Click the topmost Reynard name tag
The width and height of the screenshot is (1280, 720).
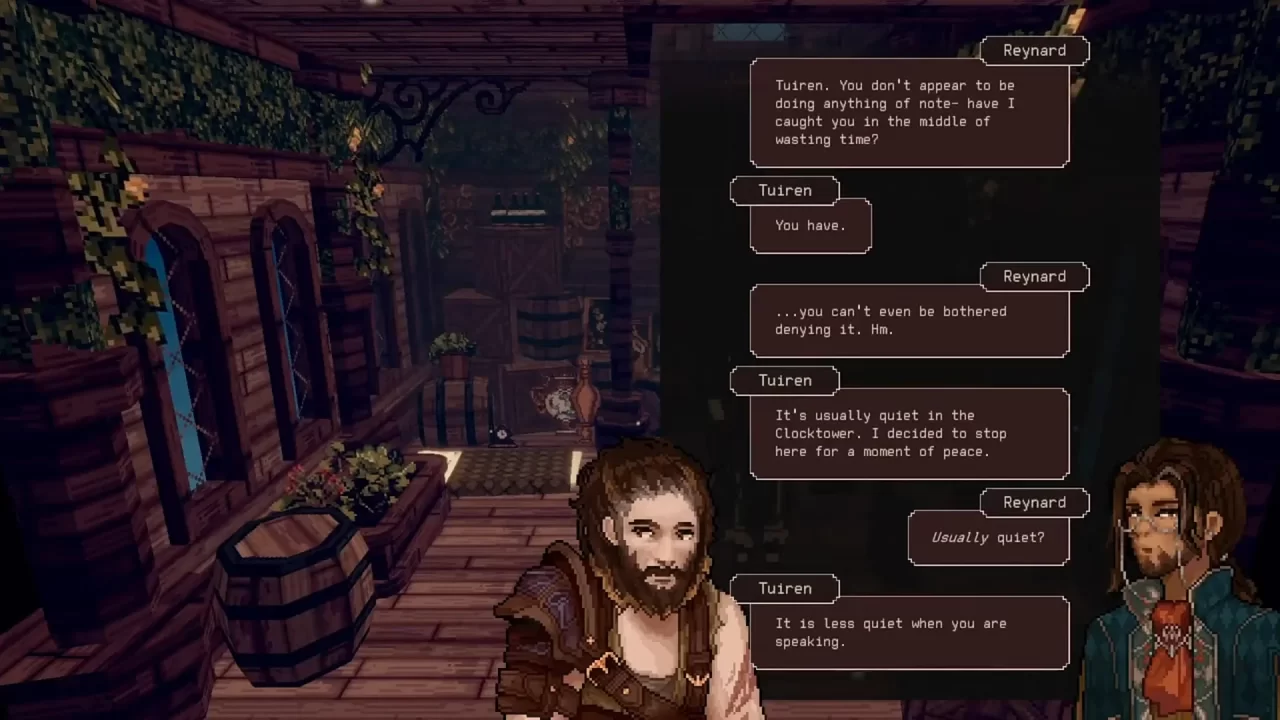[x=1034, y=50]
